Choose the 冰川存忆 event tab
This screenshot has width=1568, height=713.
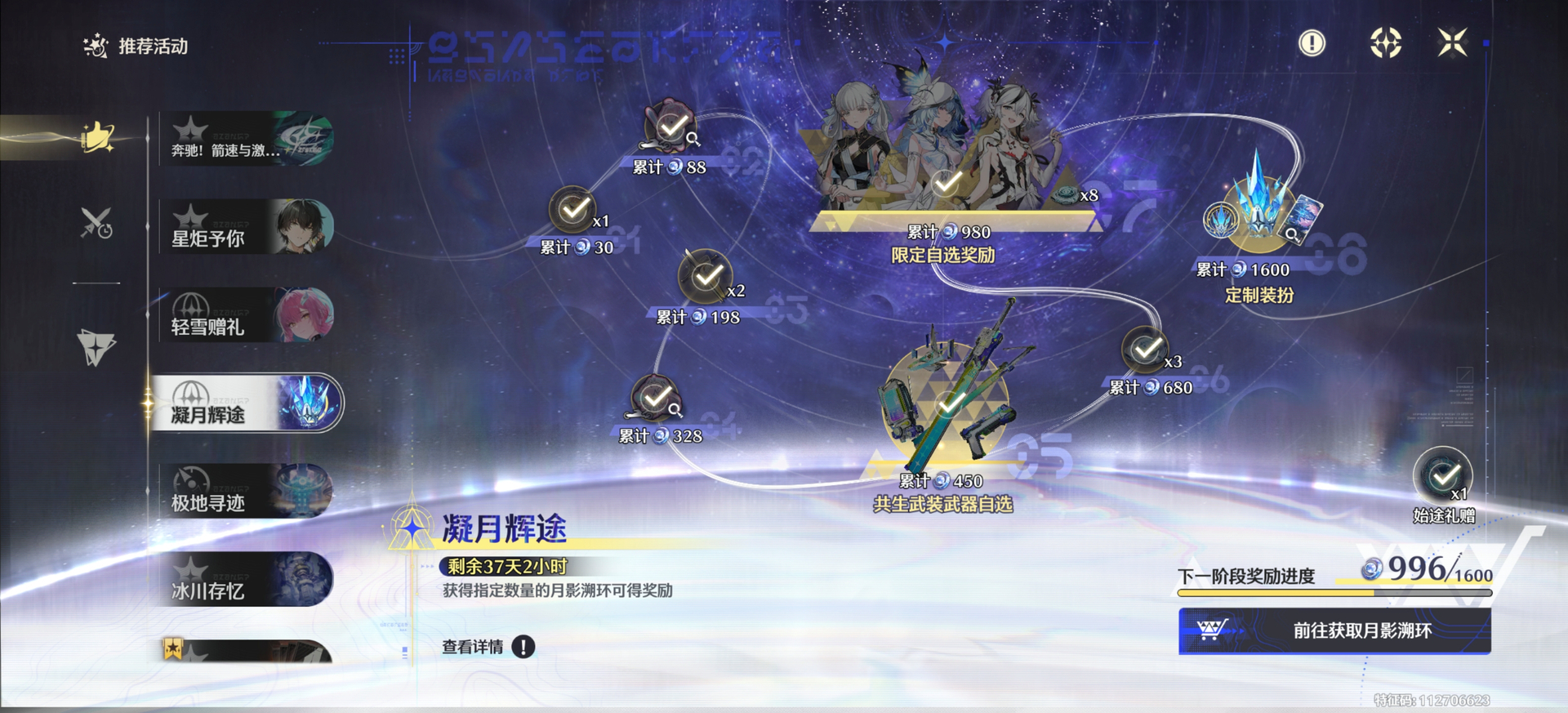coord(247,580)
